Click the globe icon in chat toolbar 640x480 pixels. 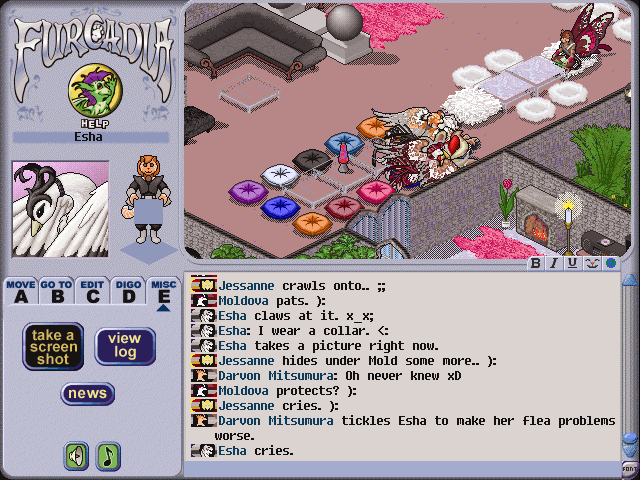point(608,264)
